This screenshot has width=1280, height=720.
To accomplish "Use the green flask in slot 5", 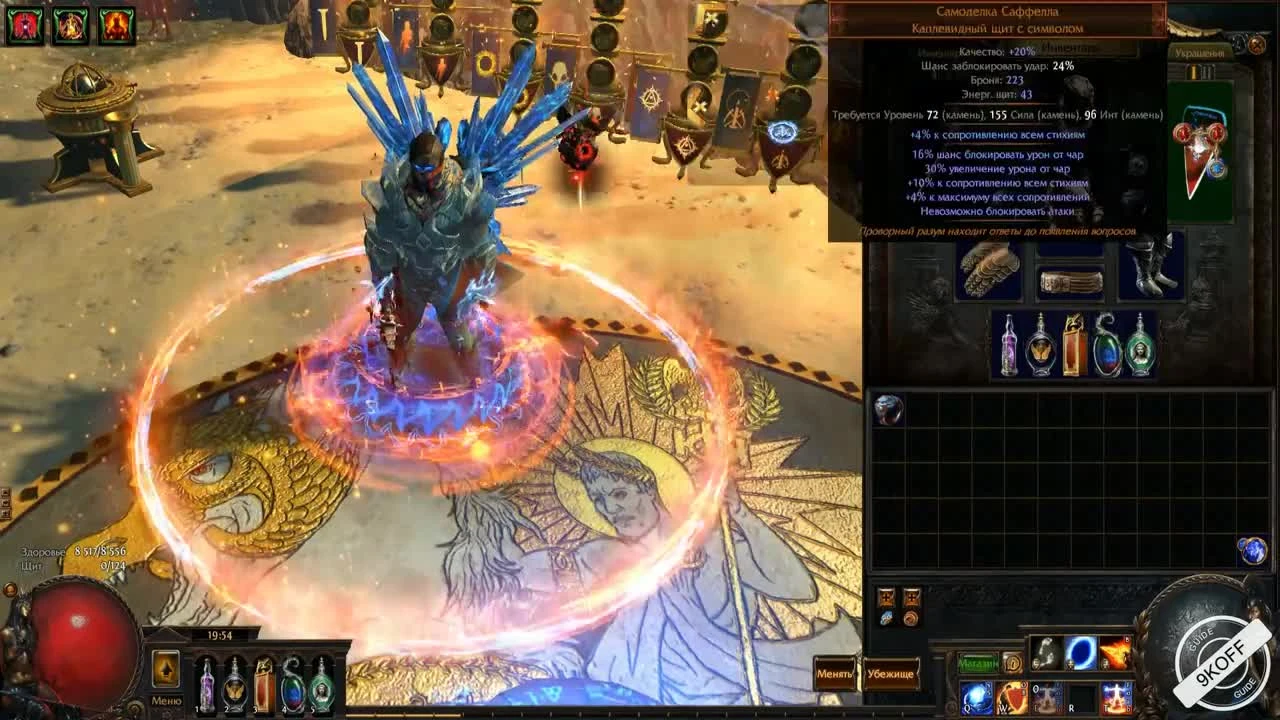I will (x=322, y=684).
